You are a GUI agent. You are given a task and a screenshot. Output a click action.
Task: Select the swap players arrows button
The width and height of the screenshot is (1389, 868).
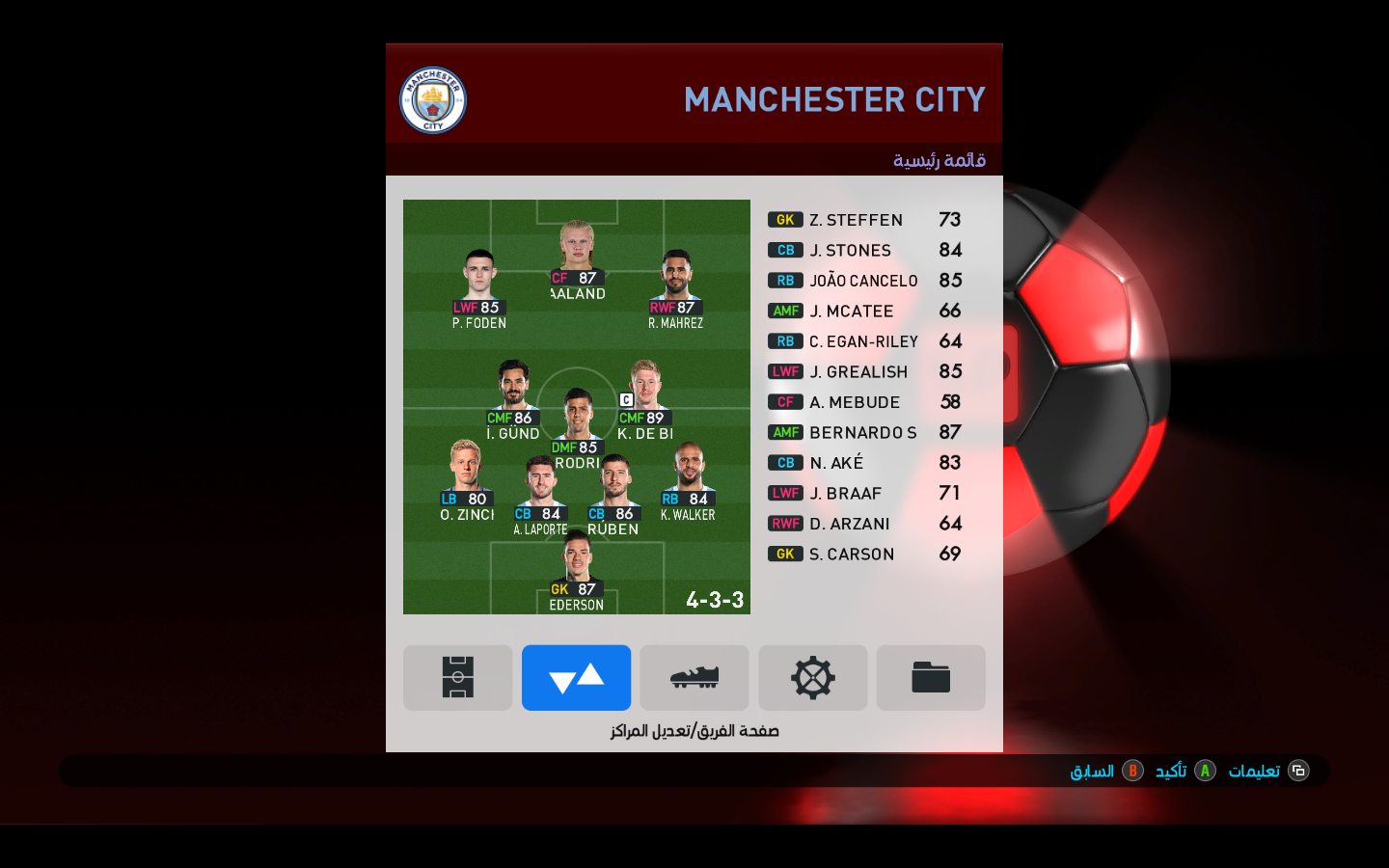[x=576, y=677]
